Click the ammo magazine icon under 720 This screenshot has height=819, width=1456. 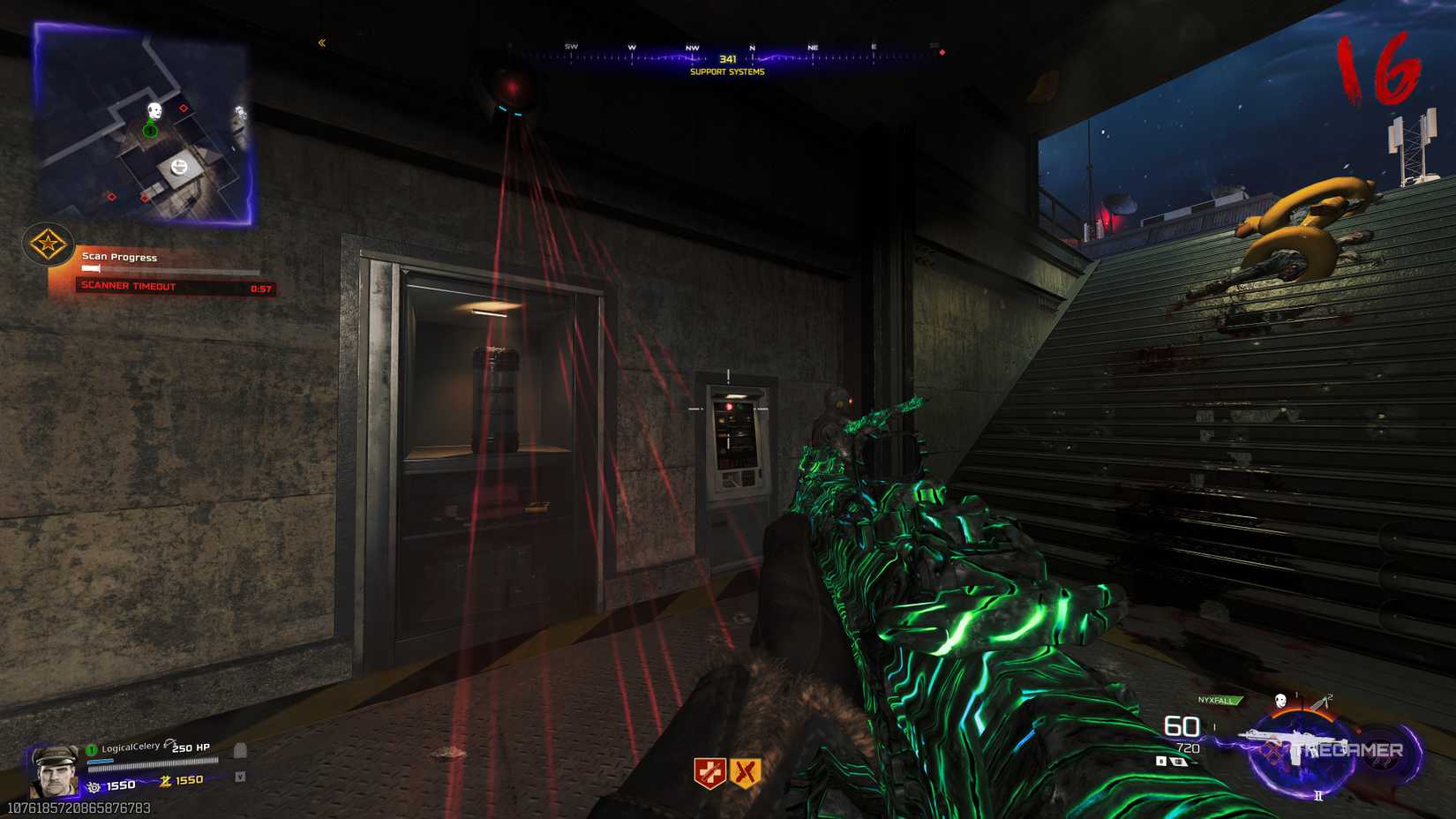pyautogui.click(x=1177, y=762)
